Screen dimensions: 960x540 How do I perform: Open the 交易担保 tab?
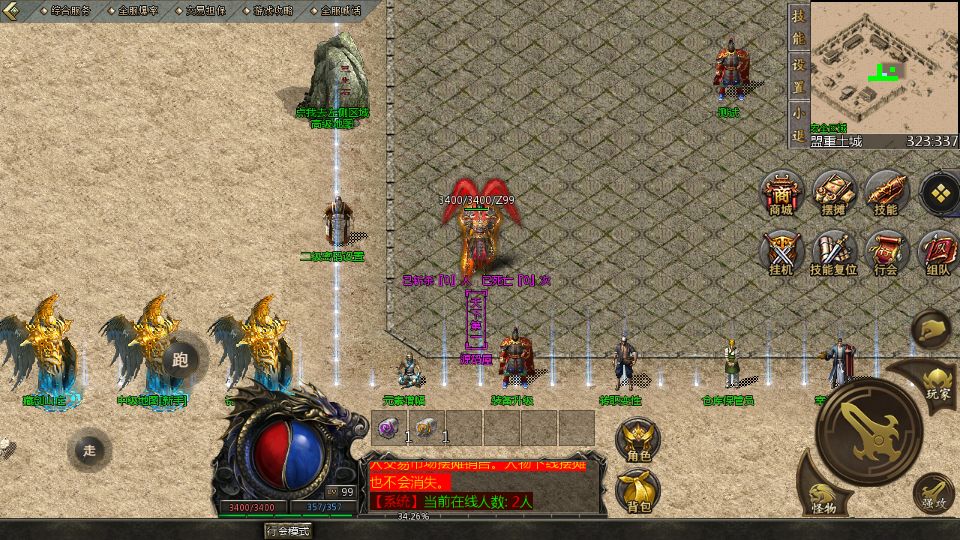click(205, 11)
